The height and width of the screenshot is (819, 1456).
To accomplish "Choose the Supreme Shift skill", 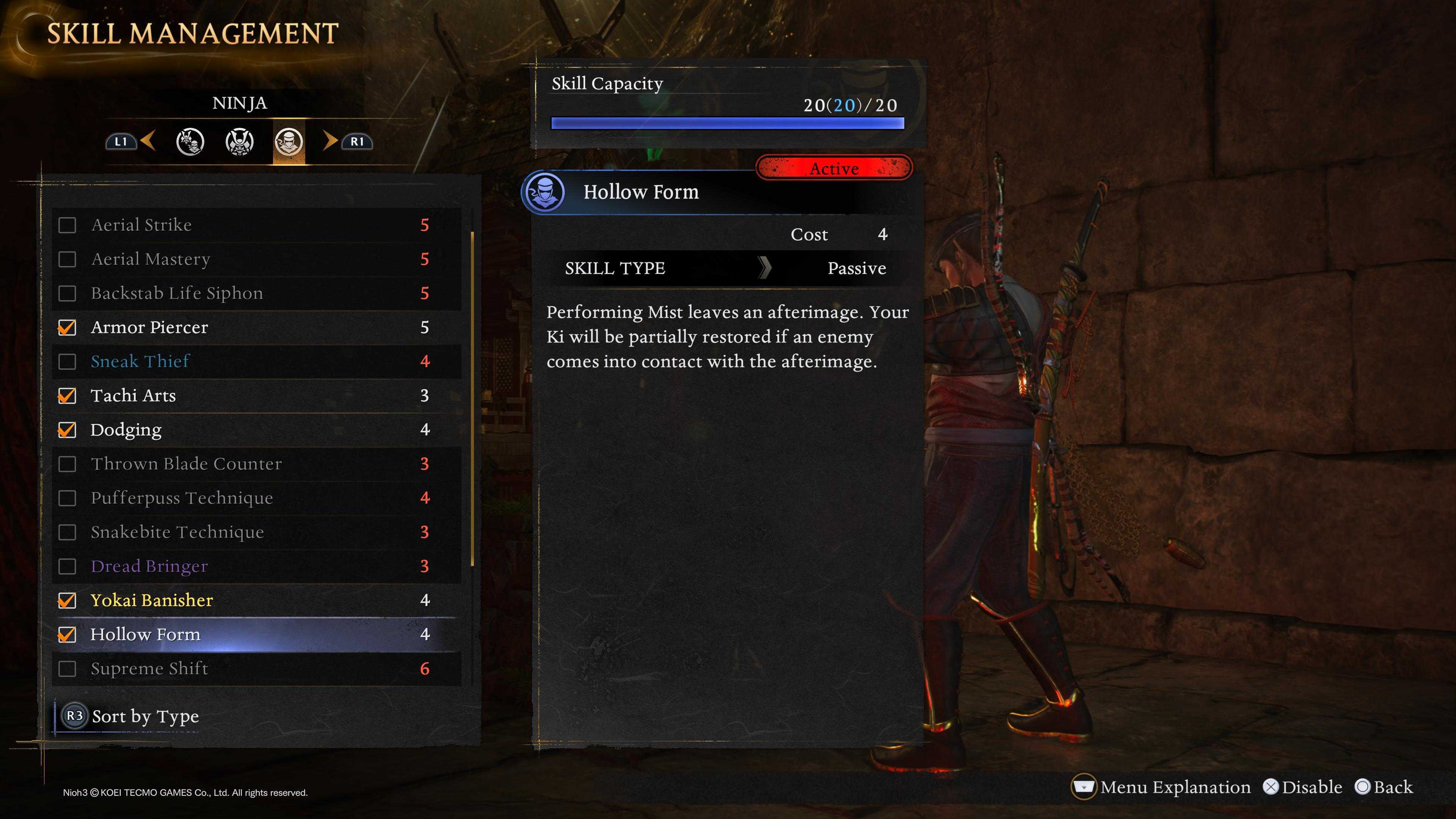I will click(x=149, y=668).
